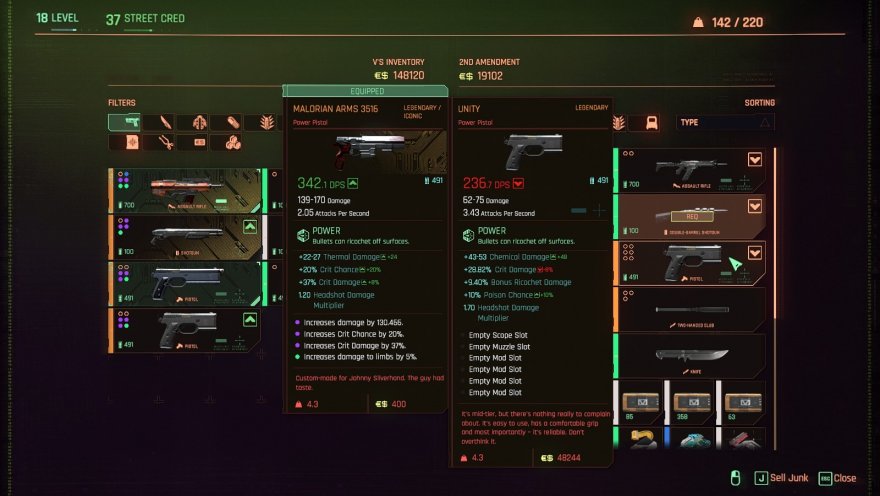Select the bottom pistol in V's inventory

pyautogui.click(x=185, y=330)
